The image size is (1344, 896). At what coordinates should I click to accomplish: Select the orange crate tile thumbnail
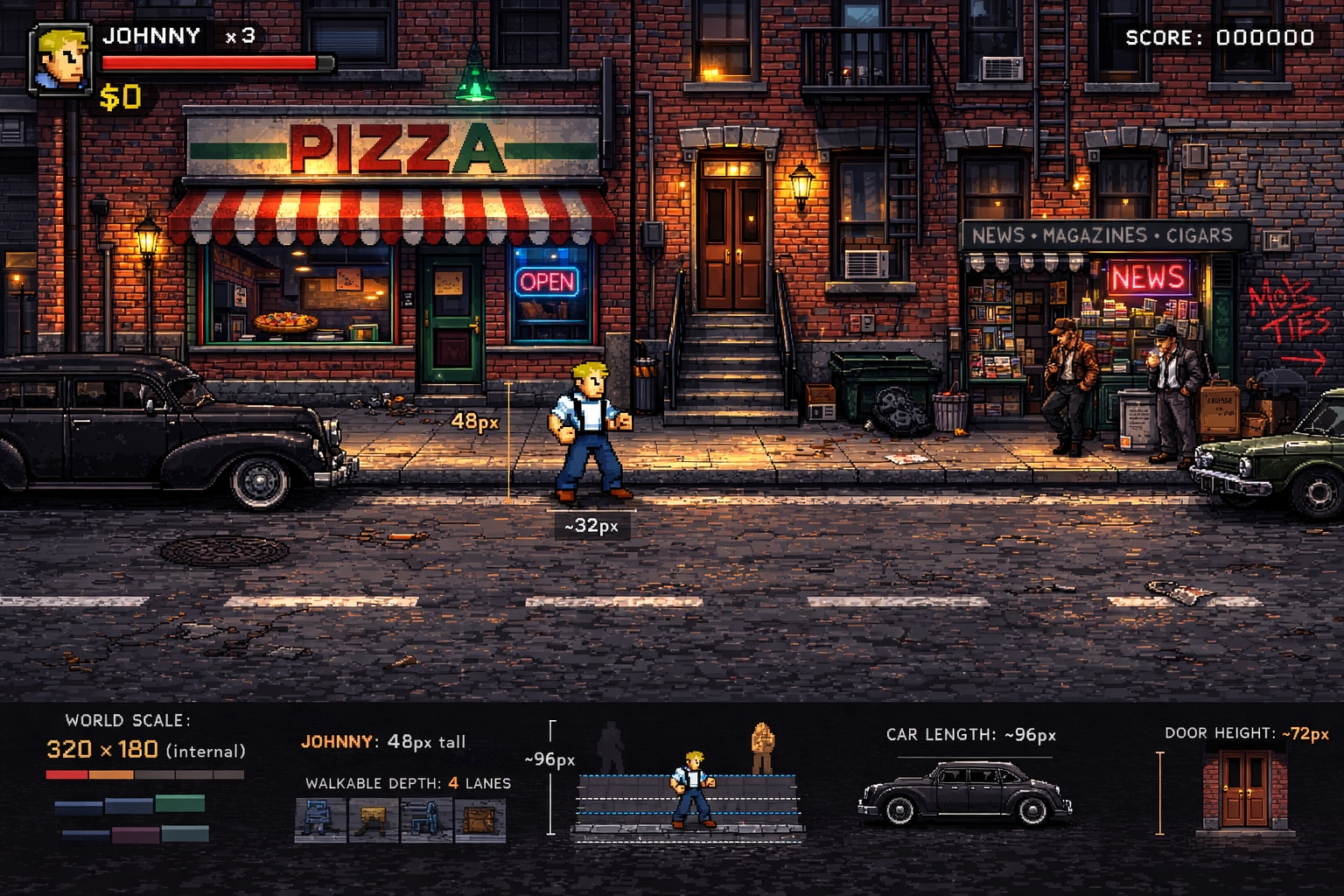click(479, 820)
